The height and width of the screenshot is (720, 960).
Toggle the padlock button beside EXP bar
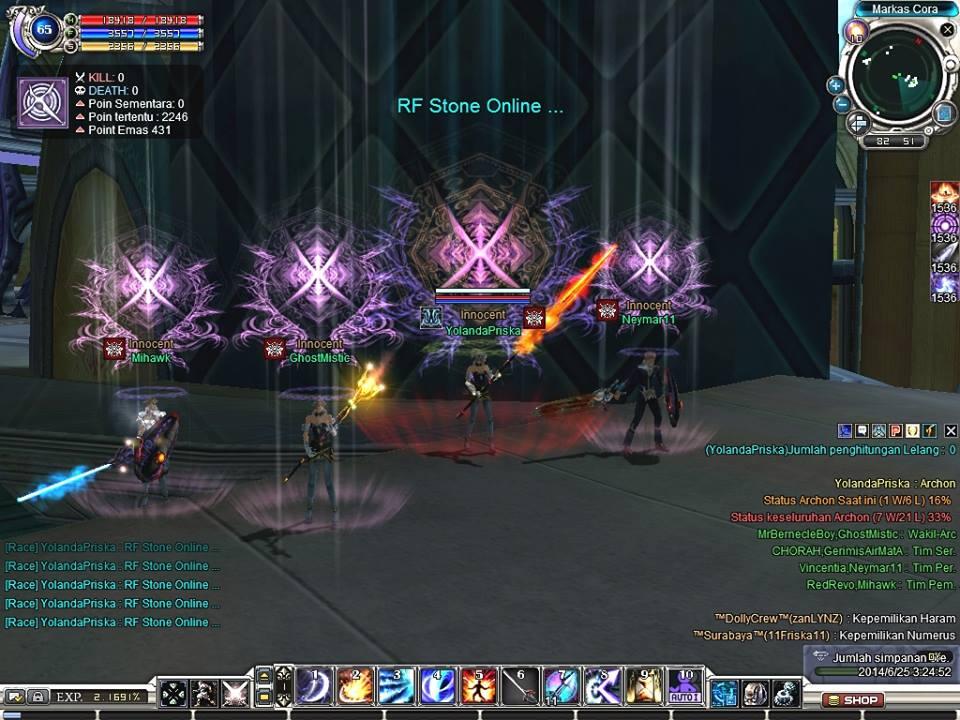click(x=37, y=696)
